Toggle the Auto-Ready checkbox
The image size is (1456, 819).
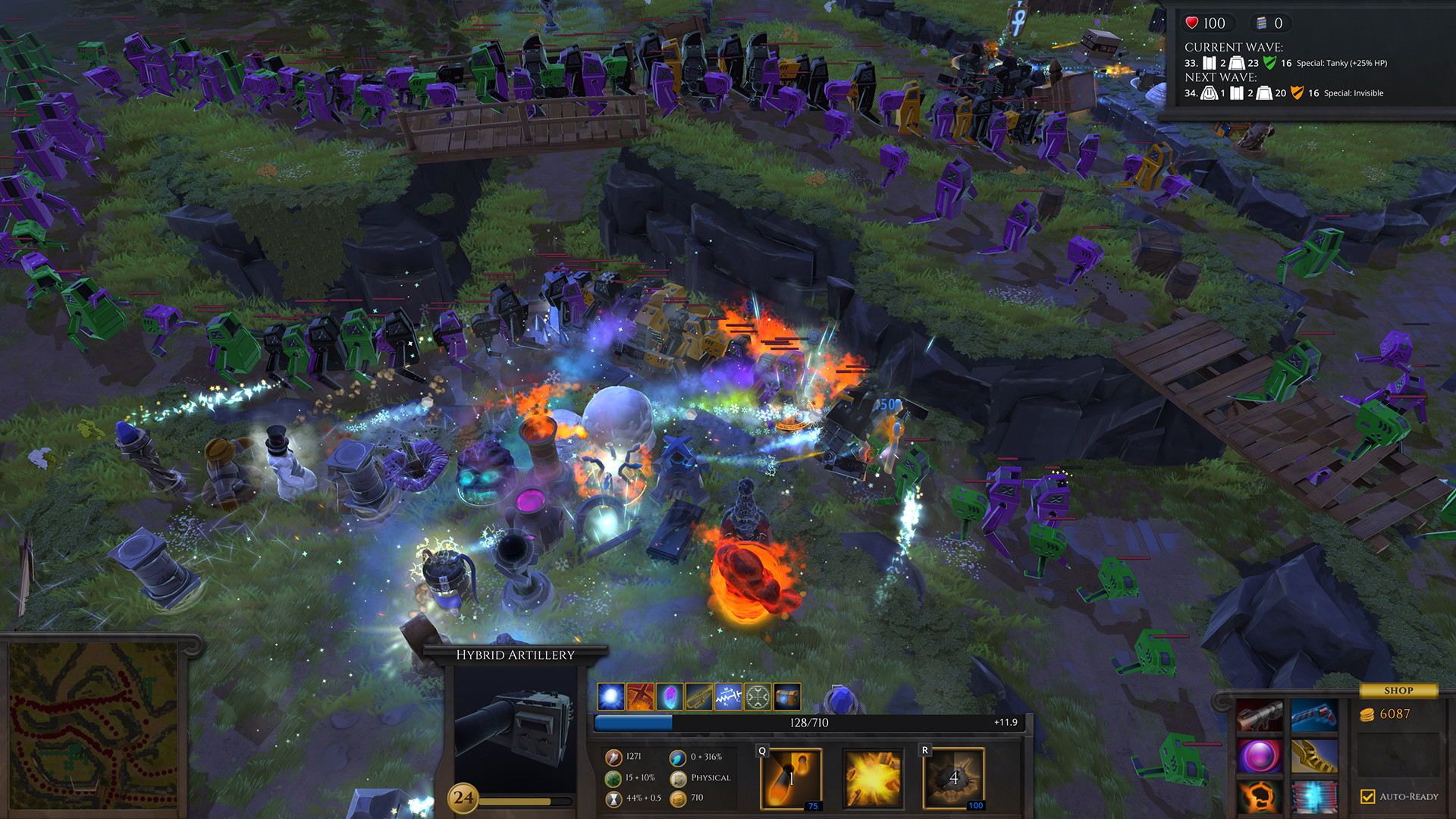click(1367, 796)
